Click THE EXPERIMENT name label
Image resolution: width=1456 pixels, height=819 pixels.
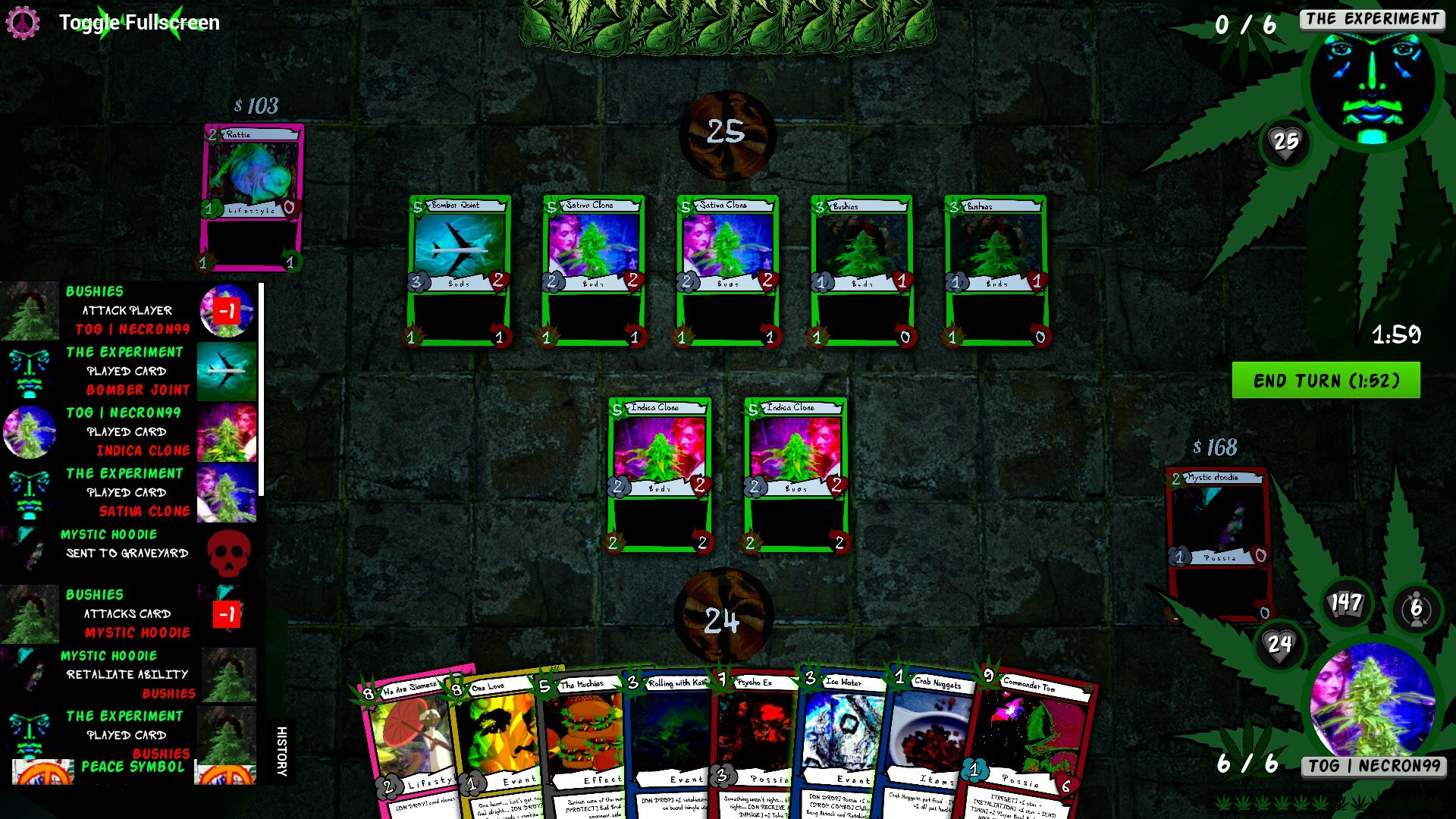tap(1373, 20)
